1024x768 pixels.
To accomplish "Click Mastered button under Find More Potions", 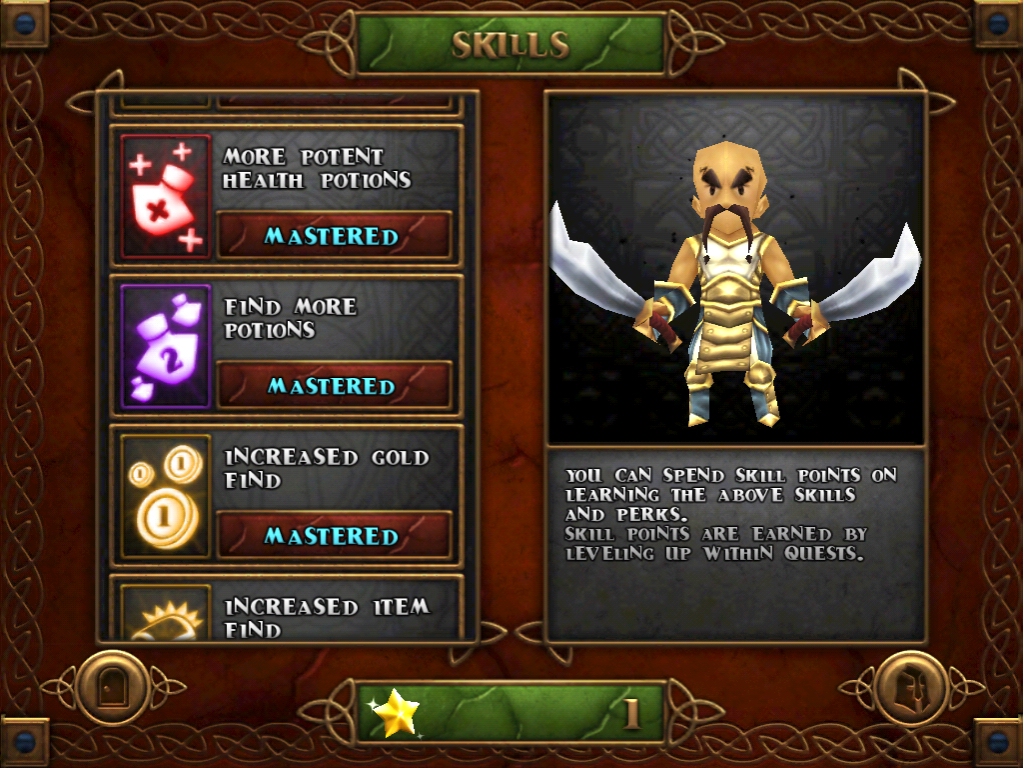I will pyautogui.click(x=334, y=386).
